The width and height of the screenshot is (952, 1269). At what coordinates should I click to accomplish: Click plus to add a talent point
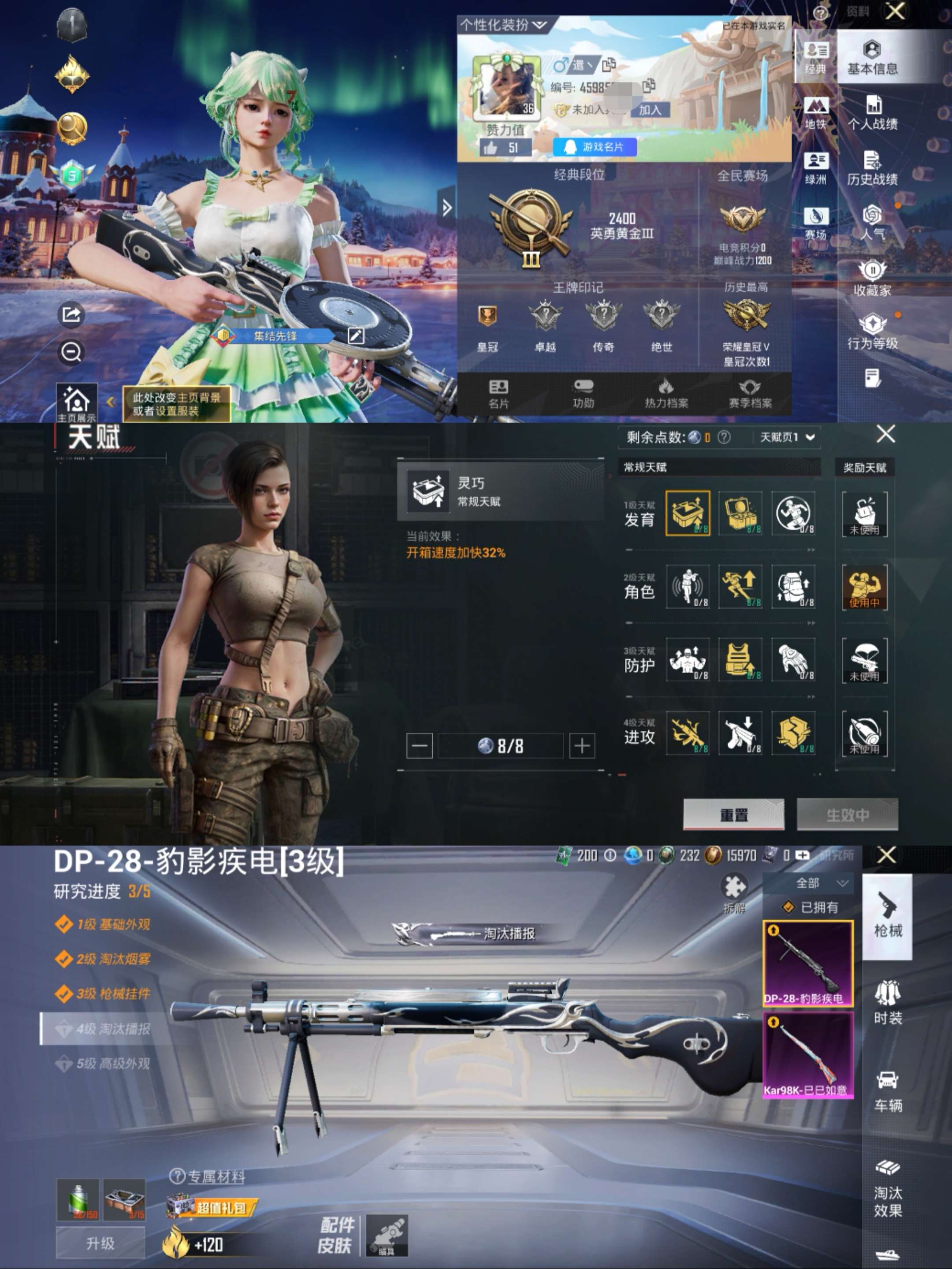click(581, 746)
